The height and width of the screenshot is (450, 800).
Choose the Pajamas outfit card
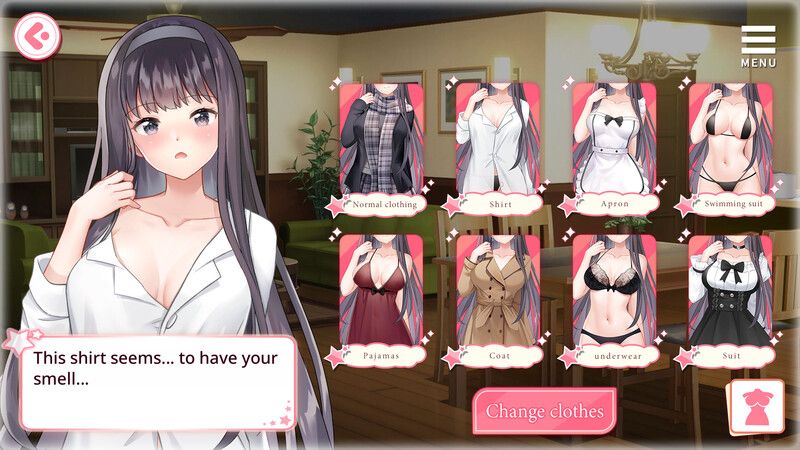click(x=381, y=297)
